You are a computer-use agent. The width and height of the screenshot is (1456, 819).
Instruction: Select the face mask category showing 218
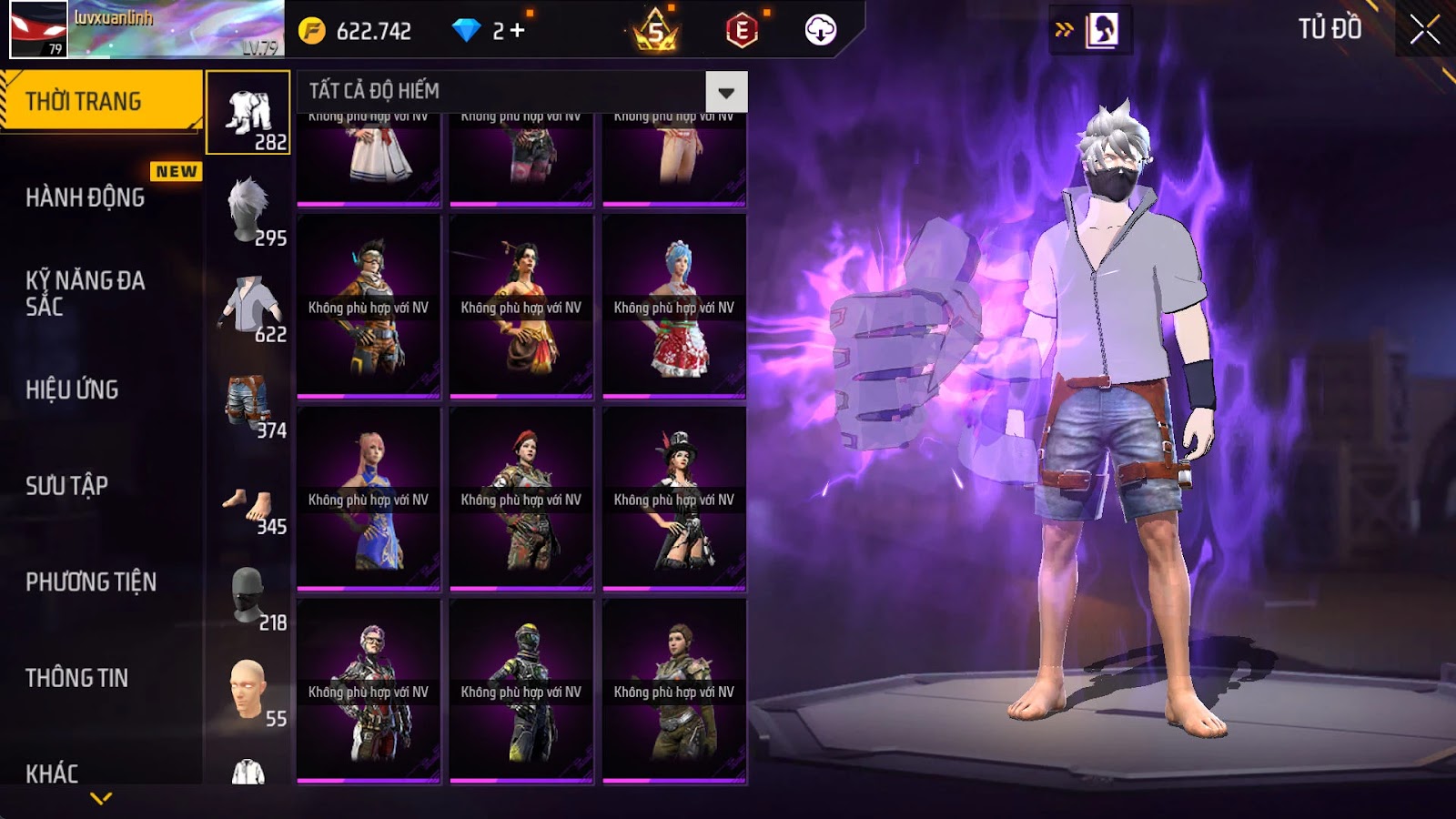248,596
